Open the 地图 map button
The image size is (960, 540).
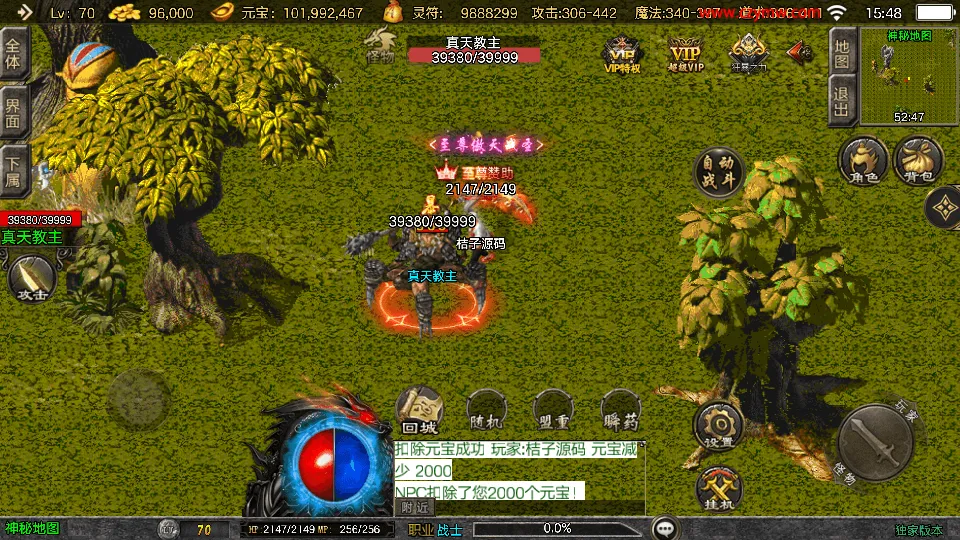[842, 52]
